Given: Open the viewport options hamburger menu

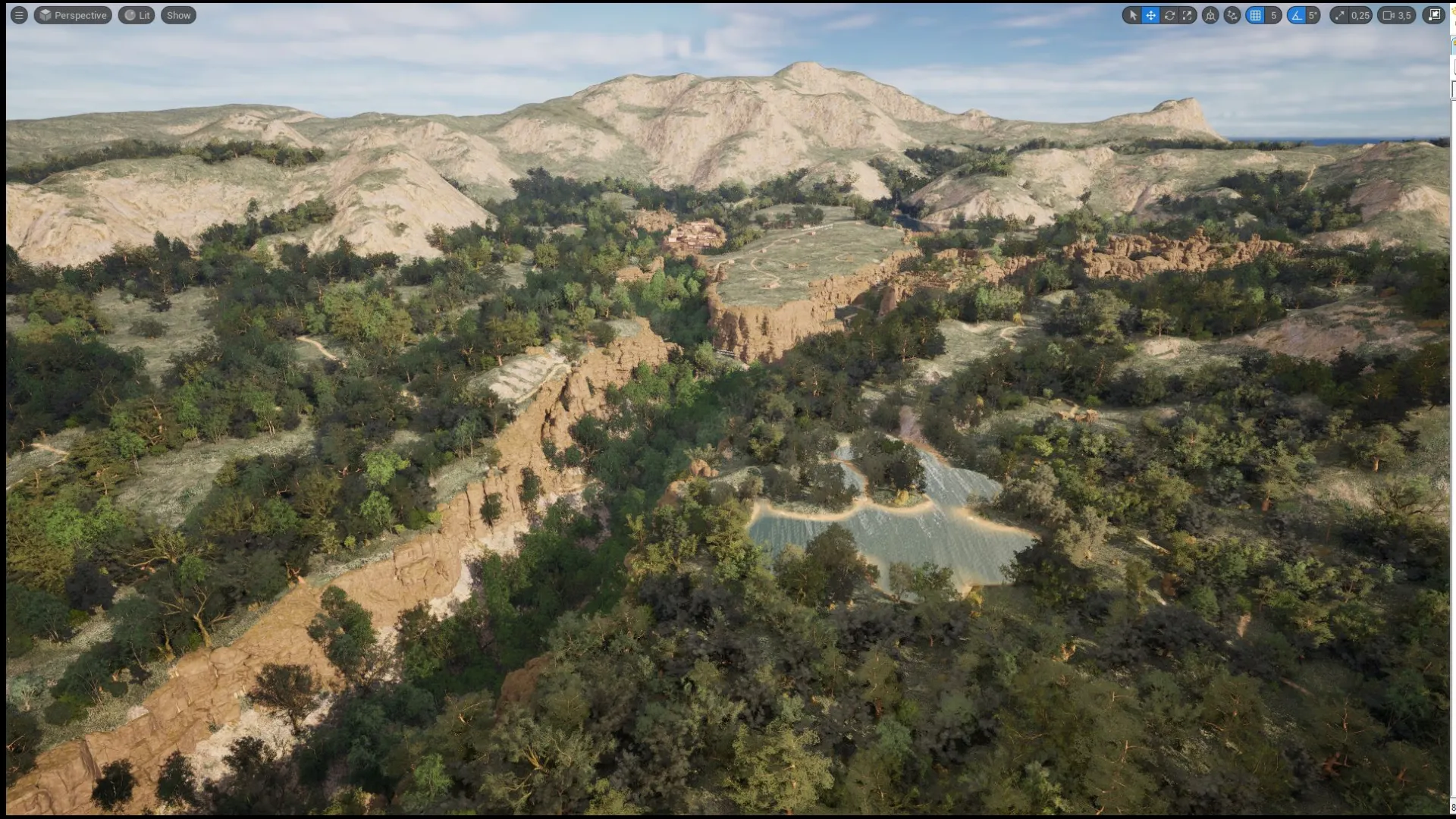Looking at the screenshot, I should 19,14.
